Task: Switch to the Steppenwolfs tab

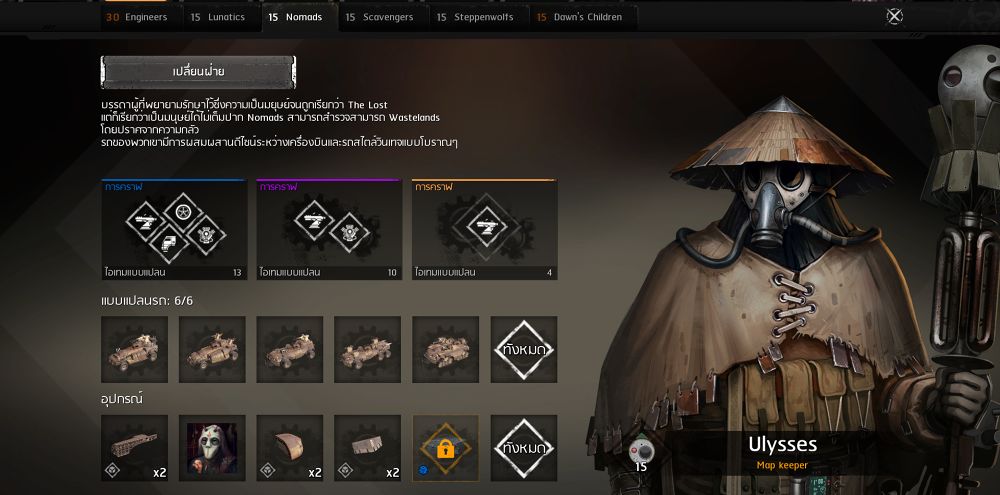Action: point(474,17)
